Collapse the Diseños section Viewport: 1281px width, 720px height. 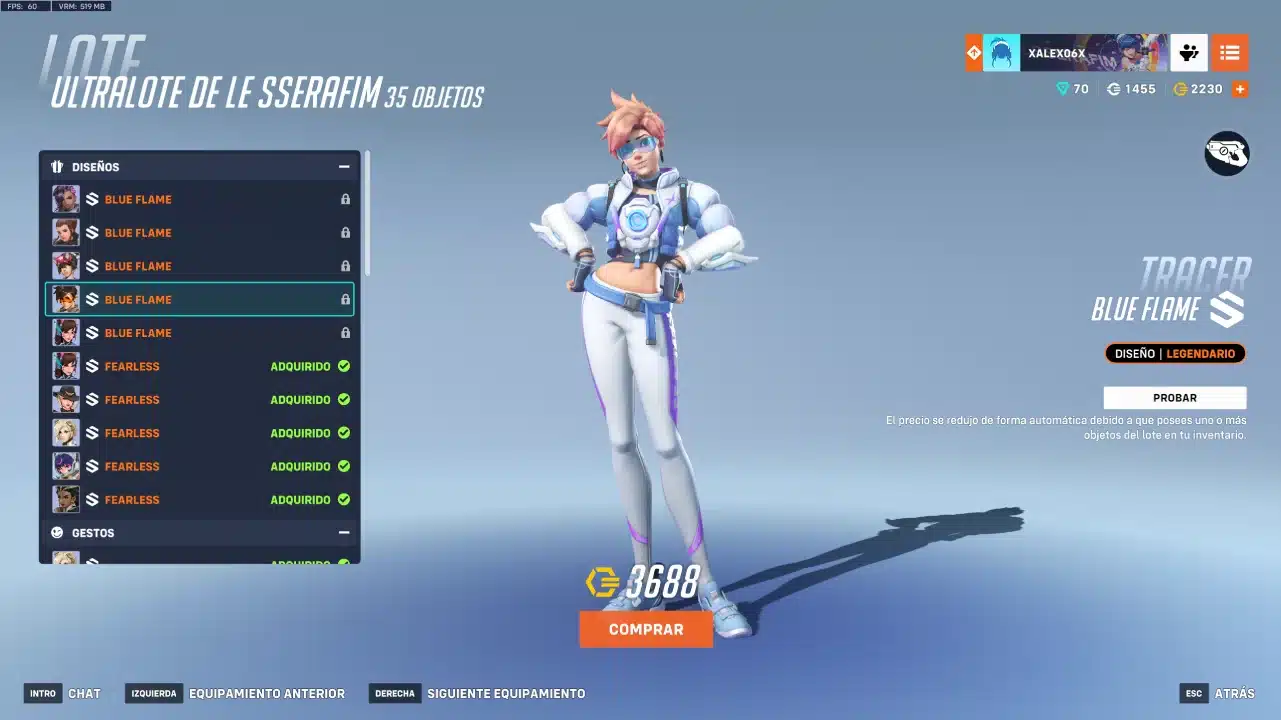[344, 167]
